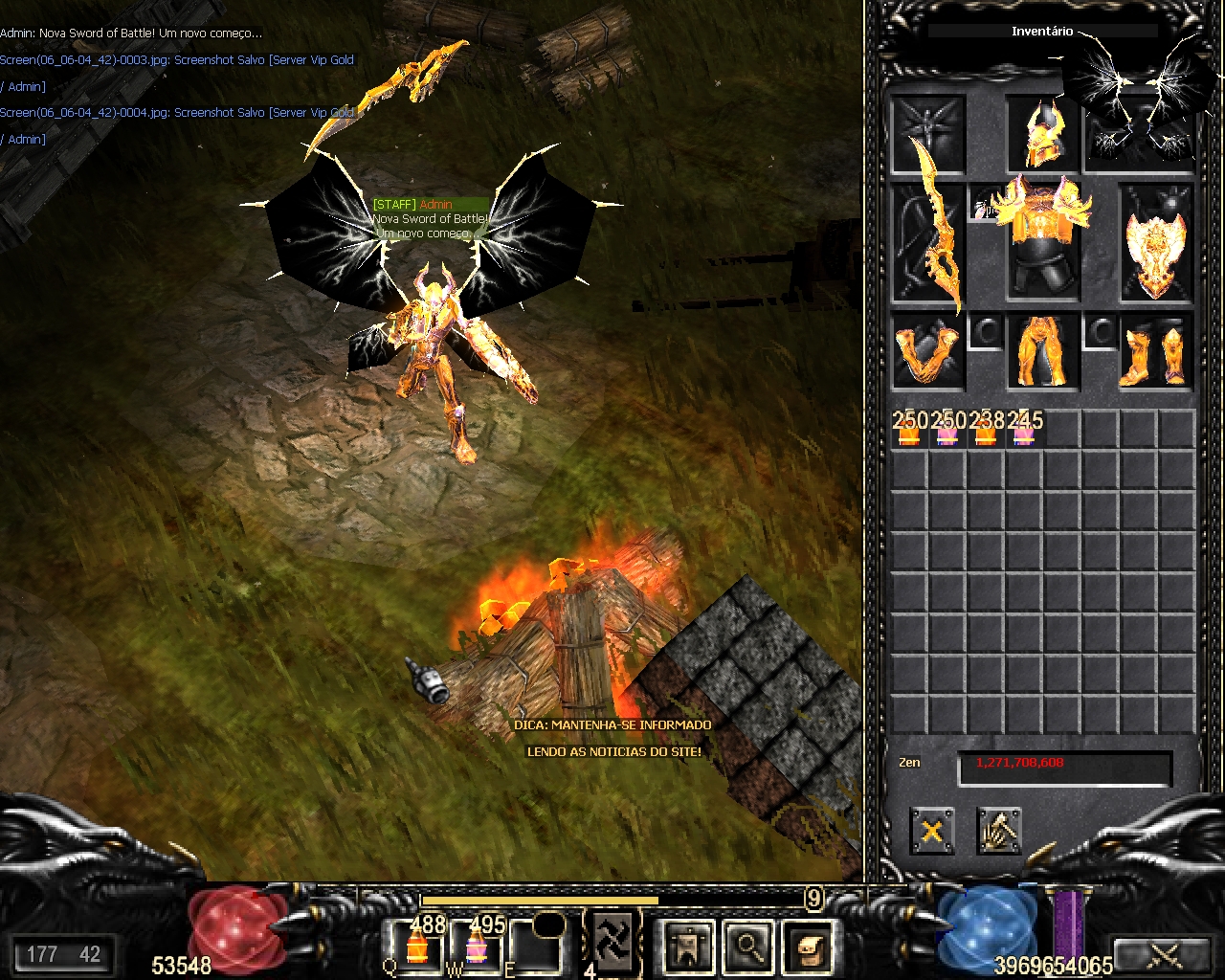Select the golden shield slot
The height and width of the screenshot is (980, 1225).
coord(1155,244)
